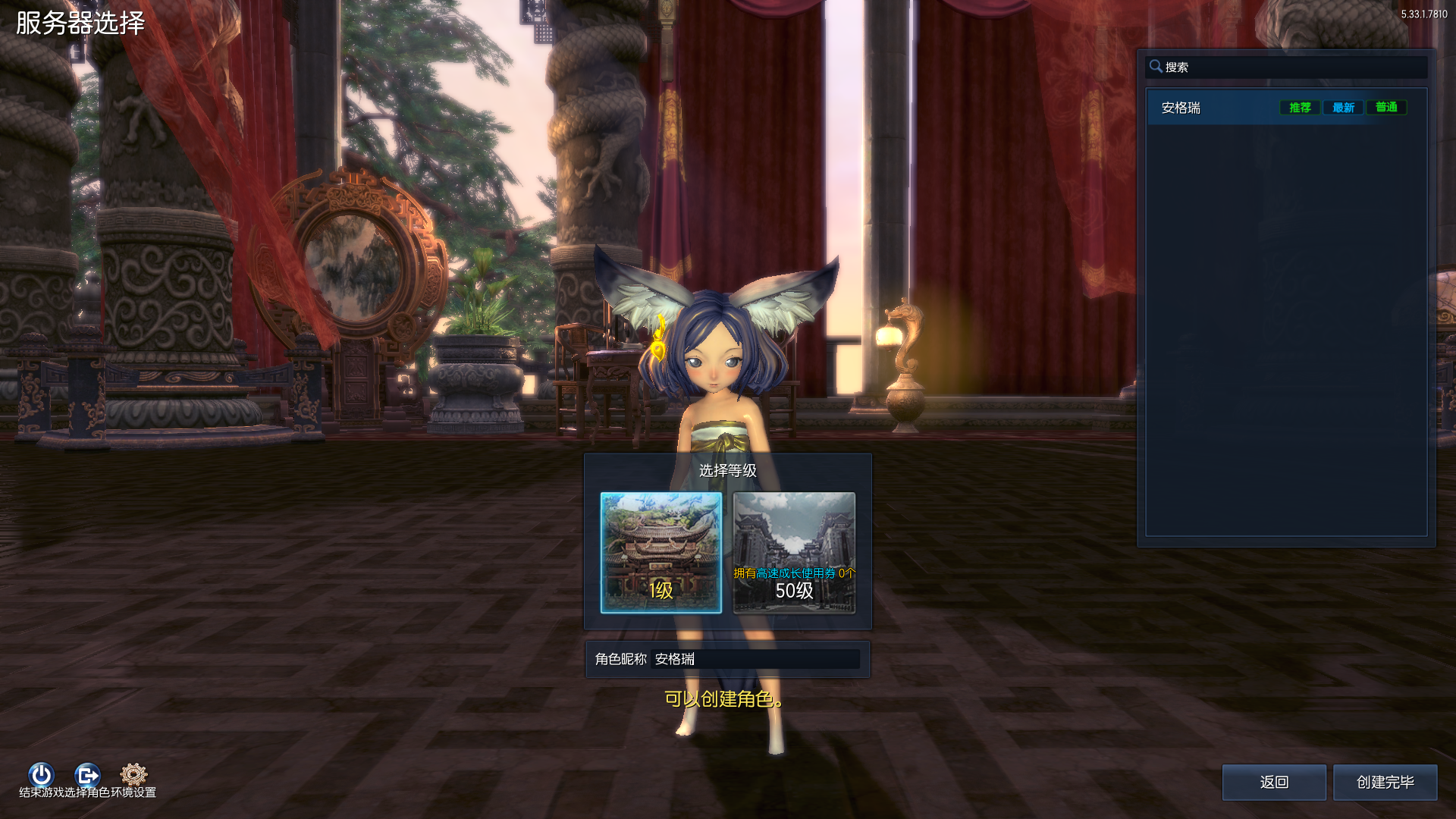1456x819 pixels.
Task: Open environment settings gear icon
Action: [x=133, y=774]
